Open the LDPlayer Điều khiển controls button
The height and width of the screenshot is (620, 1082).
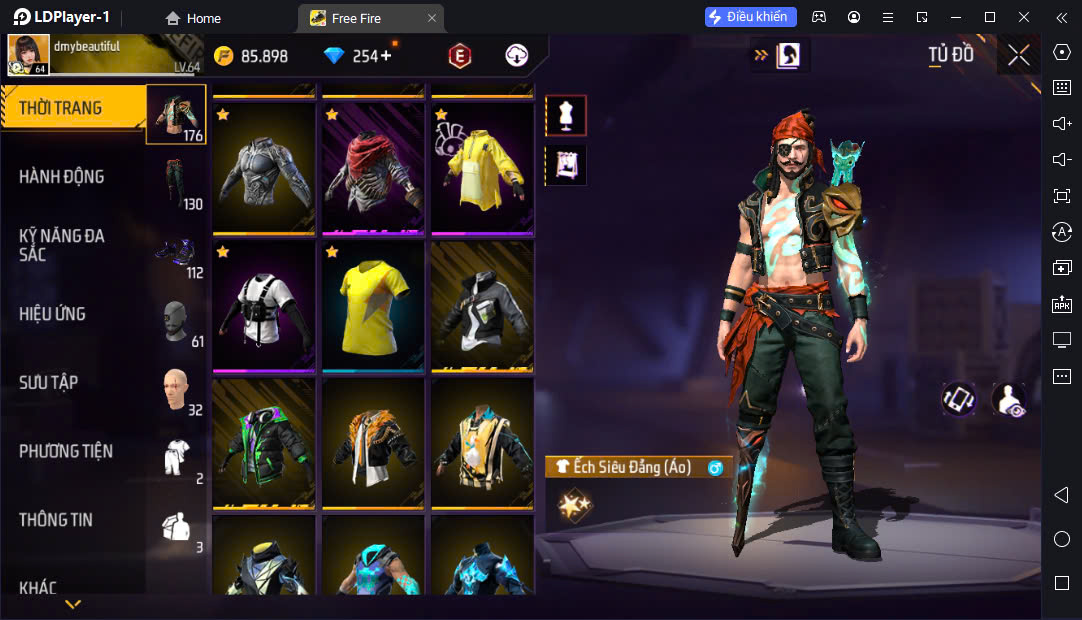click(x=750, y=17)
